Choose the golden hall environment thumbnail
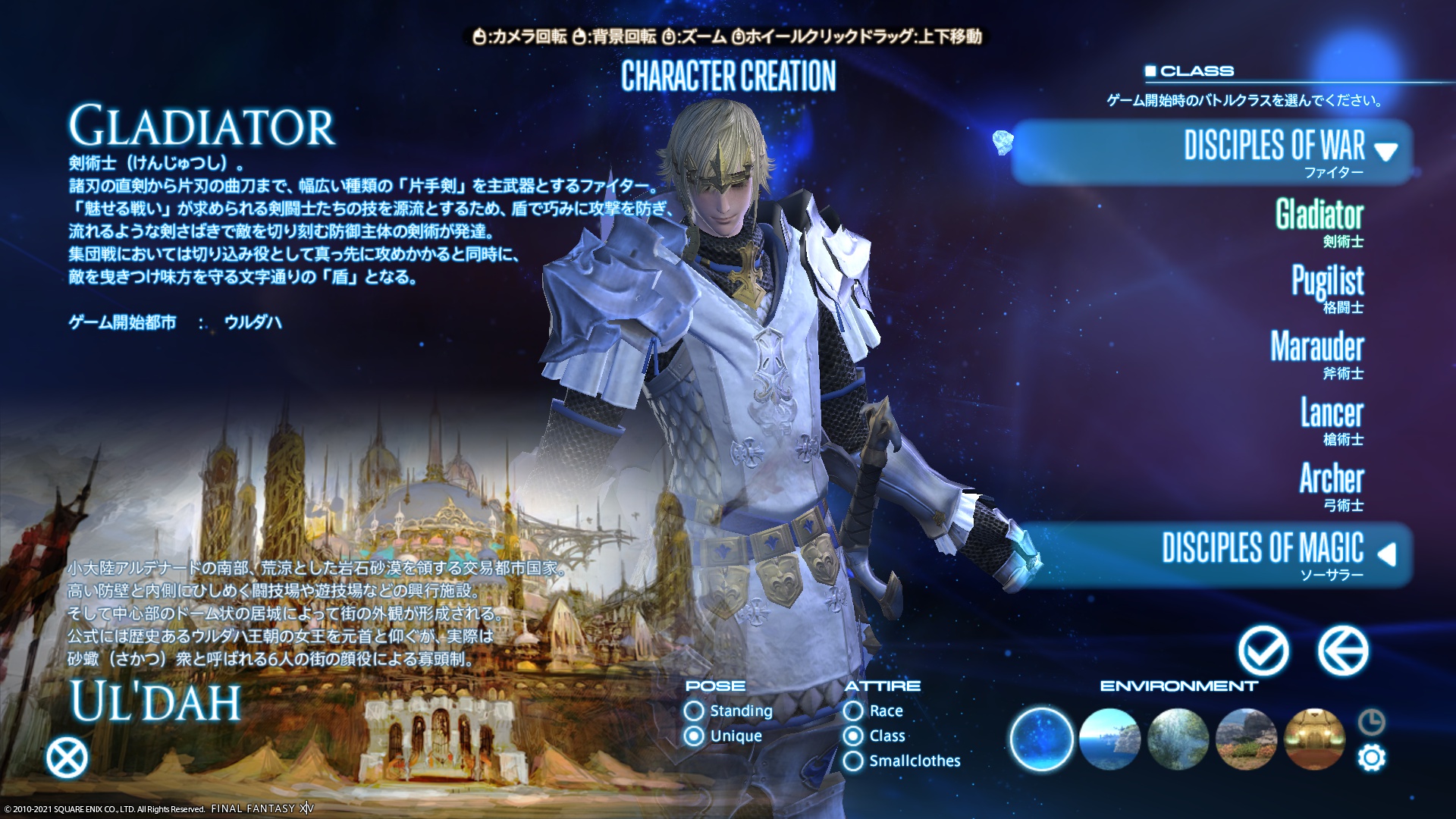The width and height of the screenshot is (1456, 819). point(1314,739)
